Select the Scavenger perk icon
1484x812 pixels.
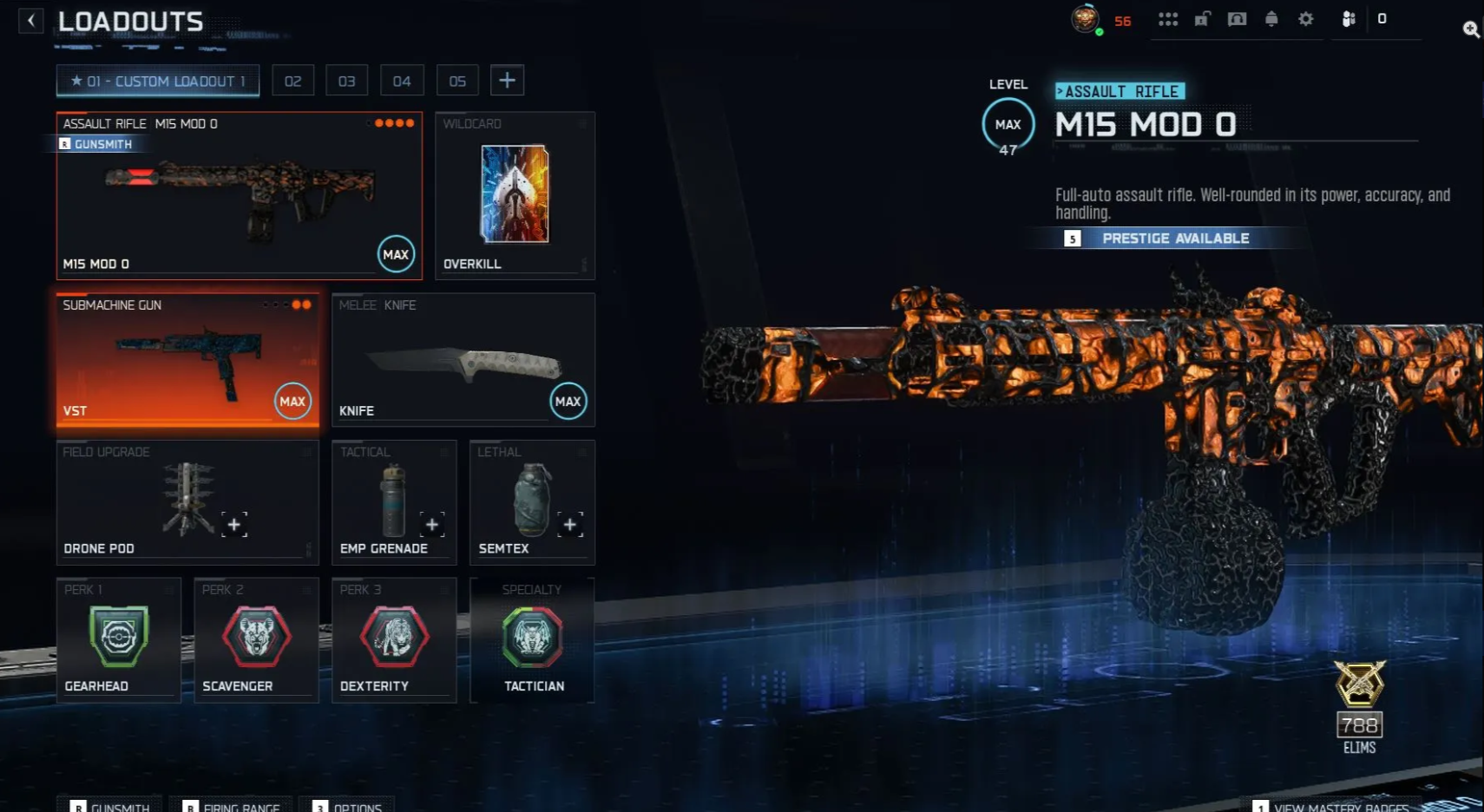point(256,636)
